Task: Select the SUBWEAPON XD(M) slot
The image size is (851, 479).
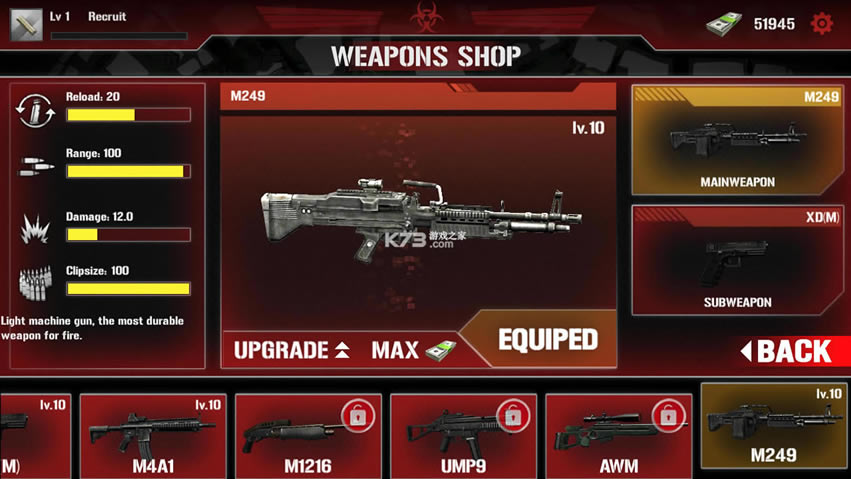Action: [x=737, y=260]
